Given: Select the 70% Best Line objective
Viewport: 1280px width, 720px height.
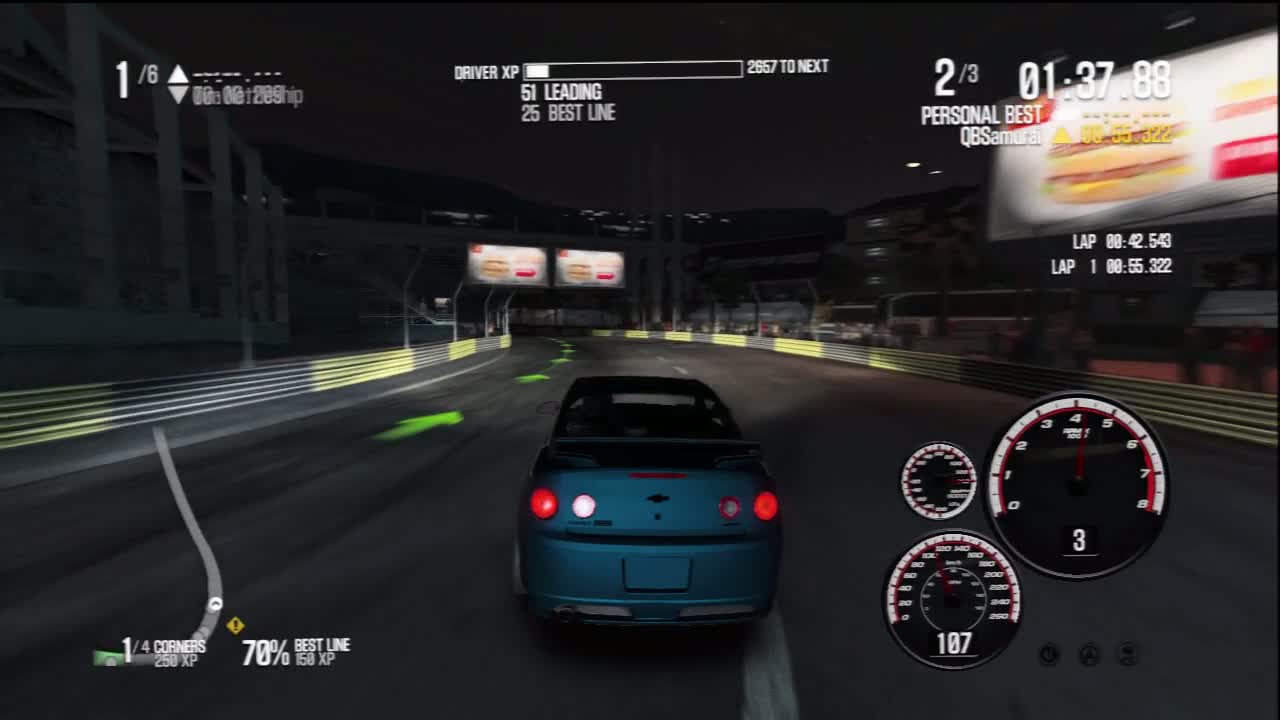Looking at the screenshot, I should (x=296, y=652).
